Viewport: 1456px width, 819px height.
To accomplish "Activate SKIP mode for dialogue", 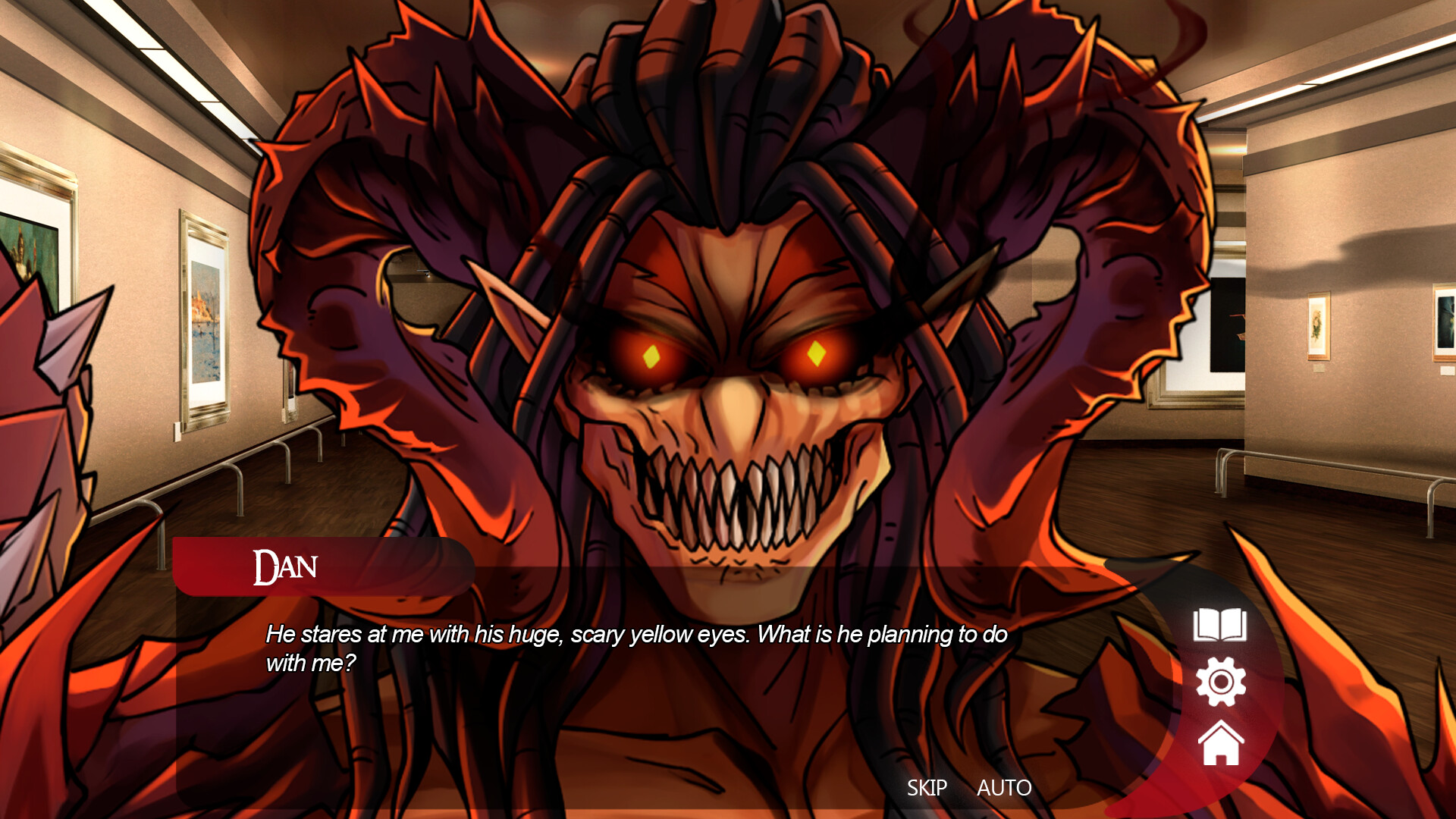I will pos(927,788).
